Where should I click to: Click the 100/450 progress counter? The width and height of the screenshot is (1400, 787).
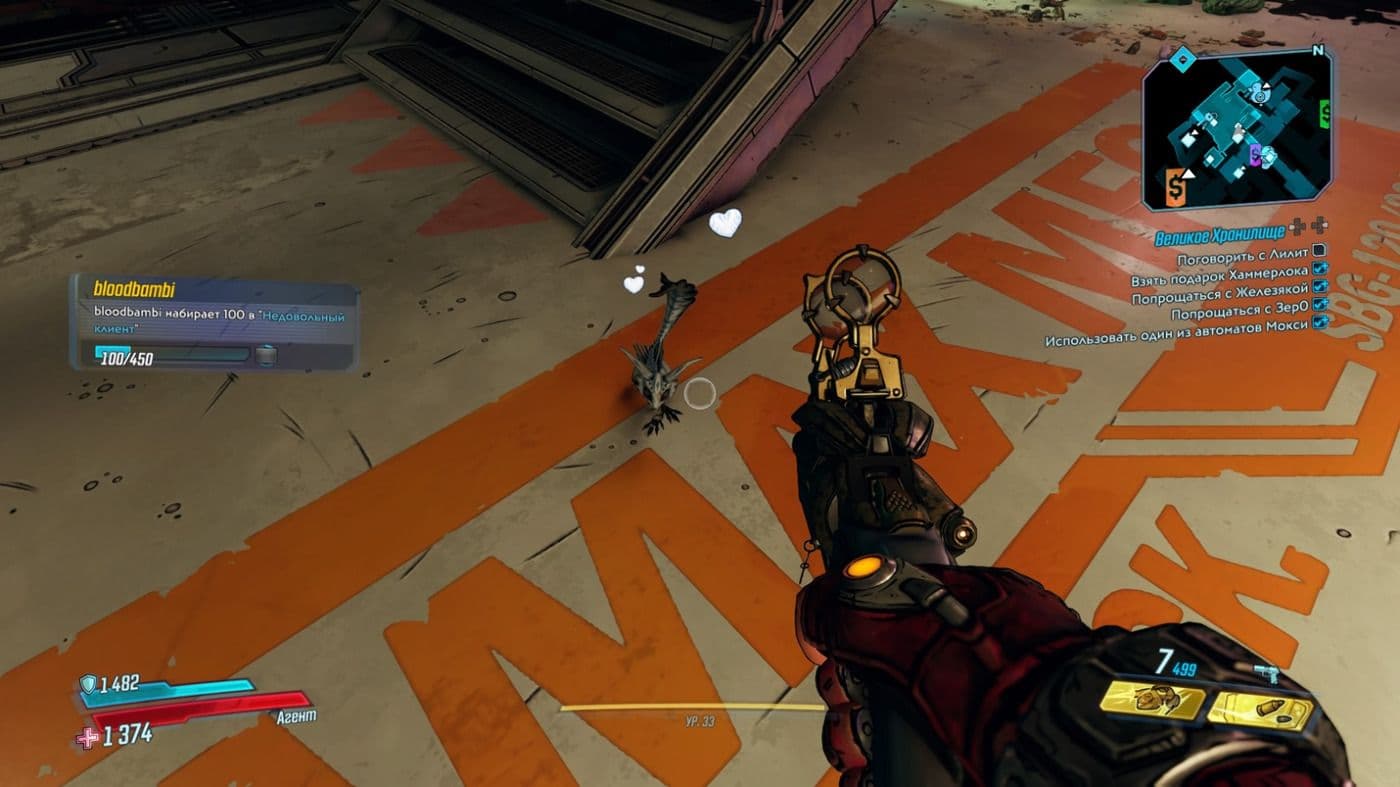tap(126, 358)
